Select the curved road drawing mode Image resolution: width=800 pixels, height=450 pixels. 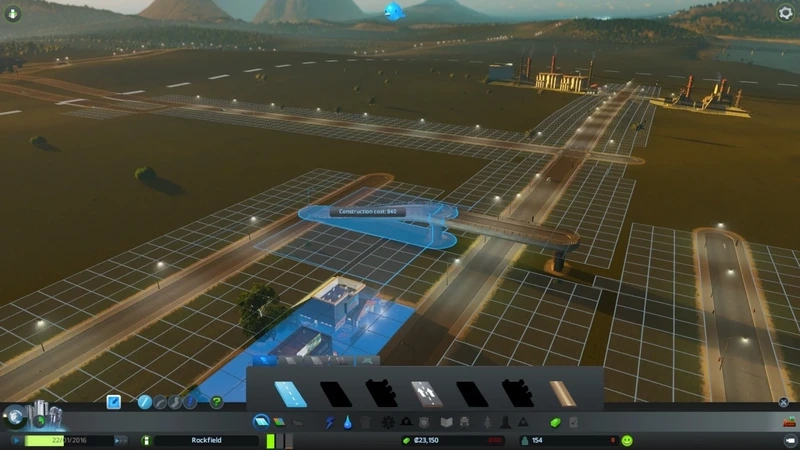coord(160,402)
